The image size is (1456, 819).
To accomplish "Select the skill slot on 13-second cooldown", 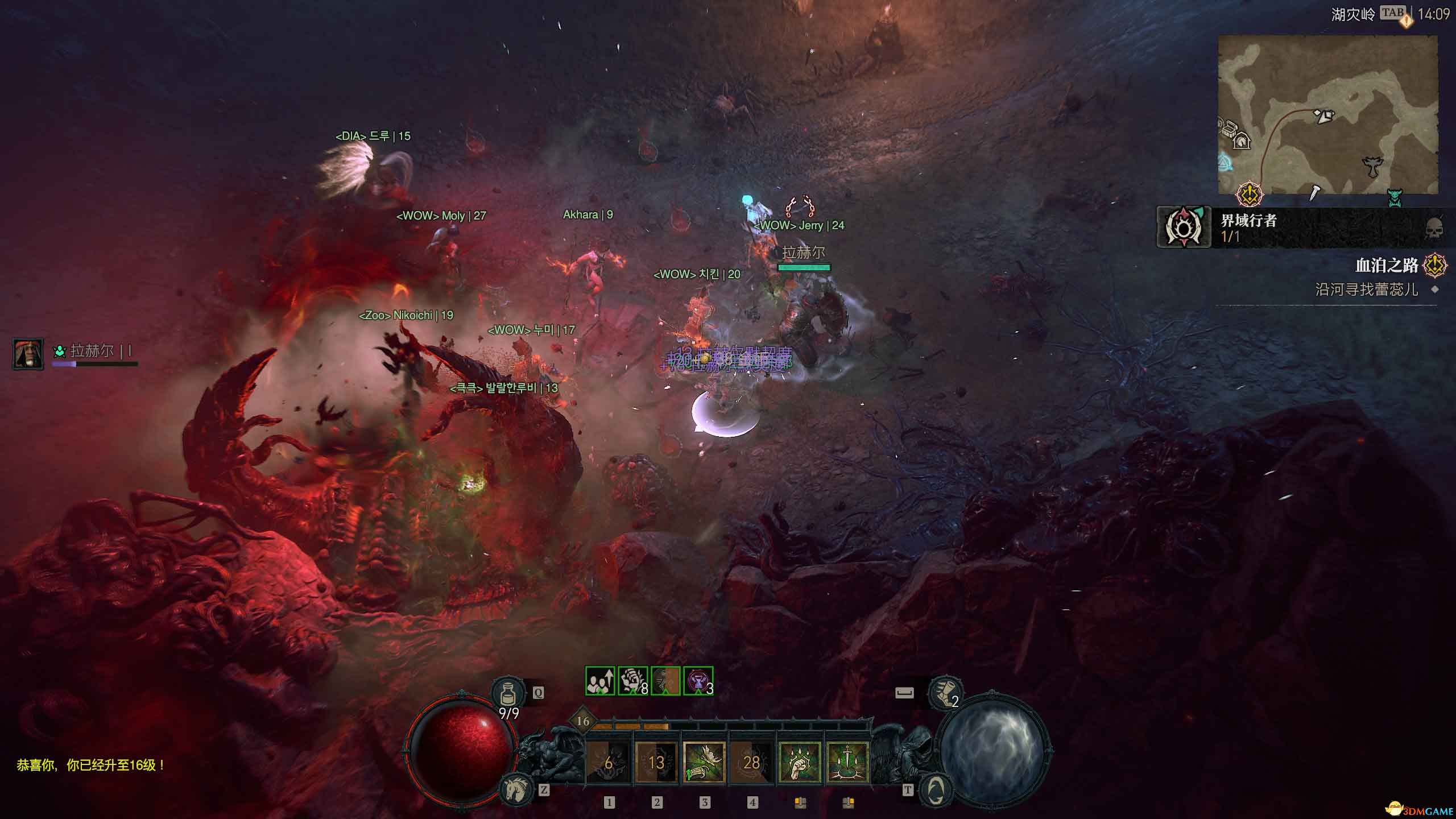I will click(656, 762).
